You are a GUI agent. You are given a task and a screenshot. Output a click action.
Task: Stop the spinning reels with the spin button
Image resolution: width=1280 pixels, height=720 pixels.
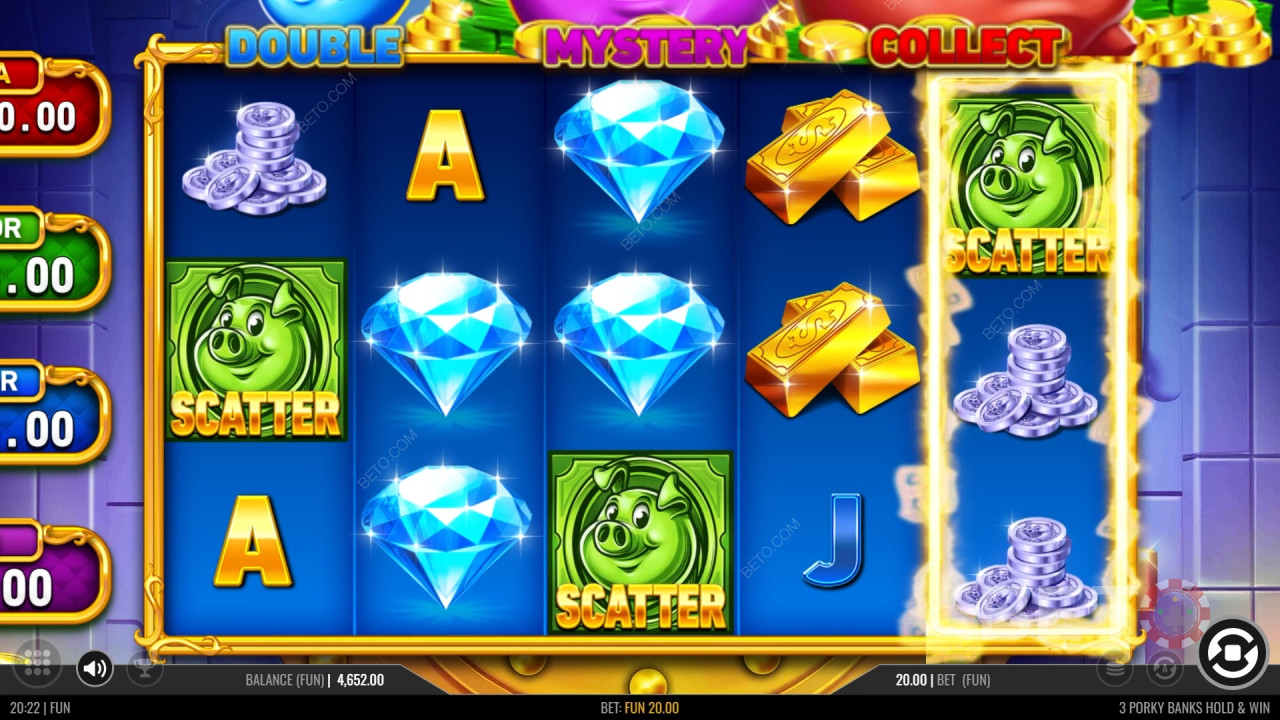[1232, 654]
